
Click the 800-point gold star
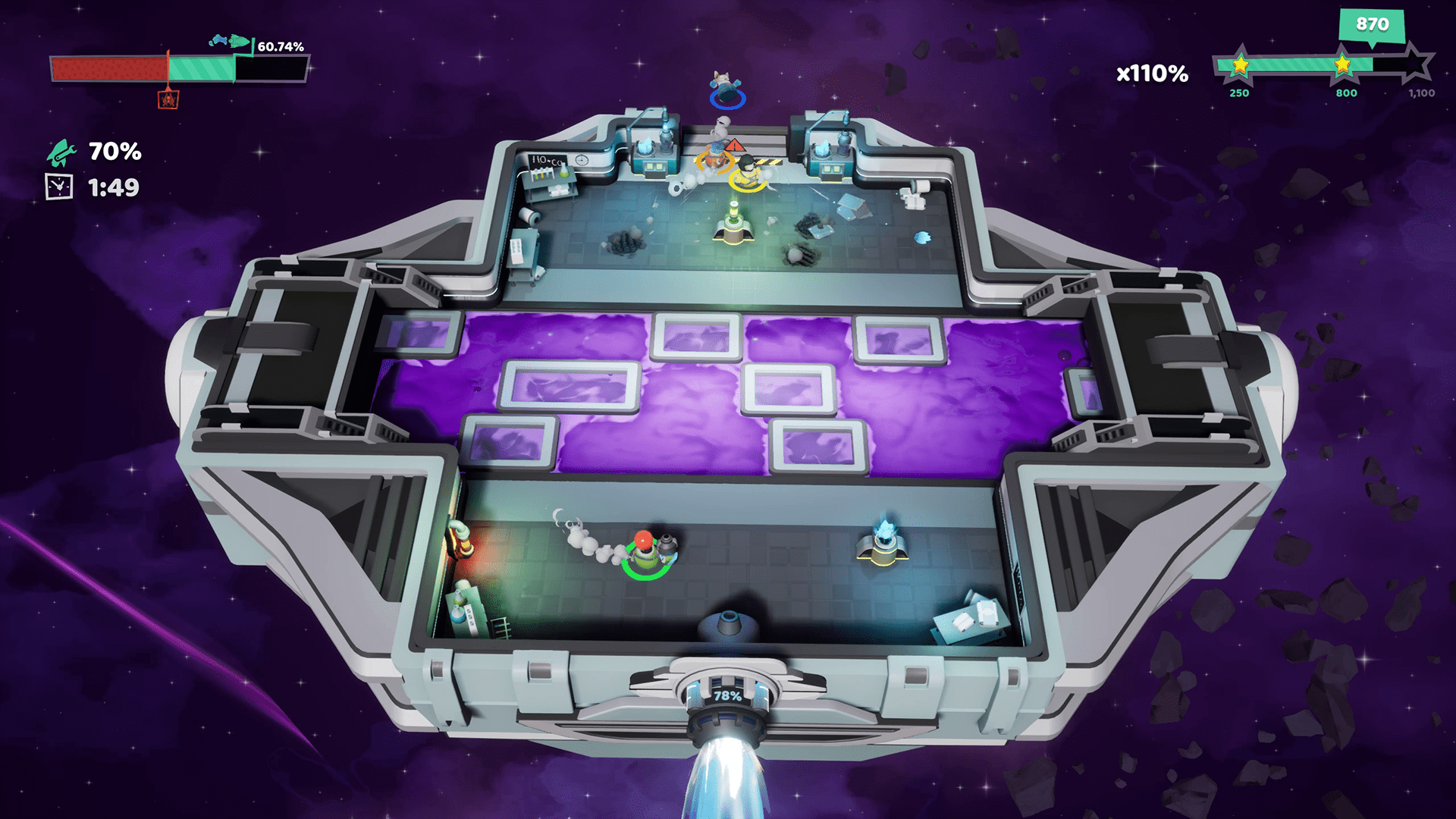[x=1342, y=64]
